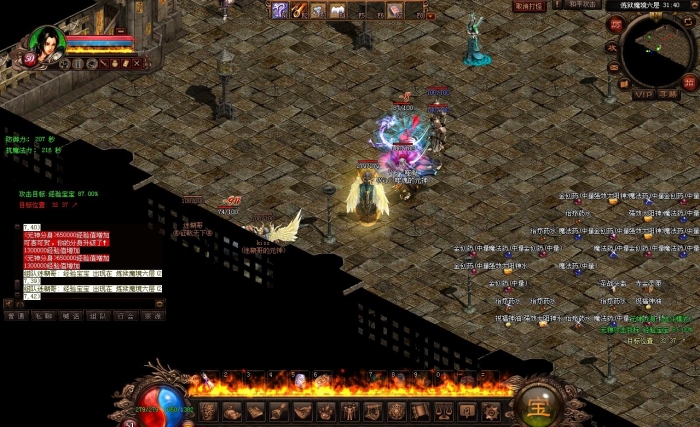Image resolution: width=700 pixels, height=427 pixels.
Task: Switch to the 行会 chat tab
Action: click(x=125, y=315)
